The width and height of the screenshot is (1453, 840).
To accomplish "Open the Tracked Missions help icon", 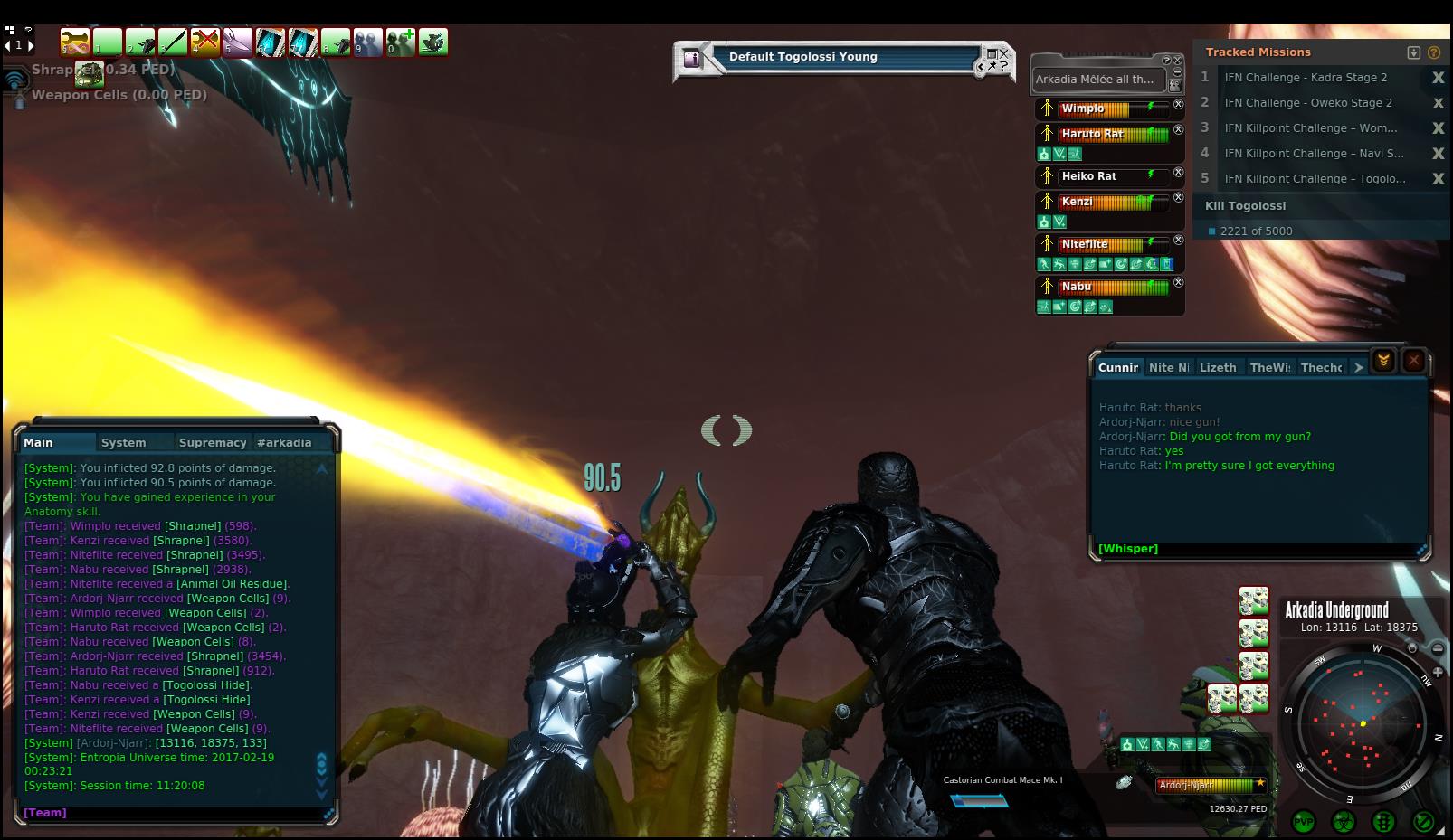I will pos(1434,52).
